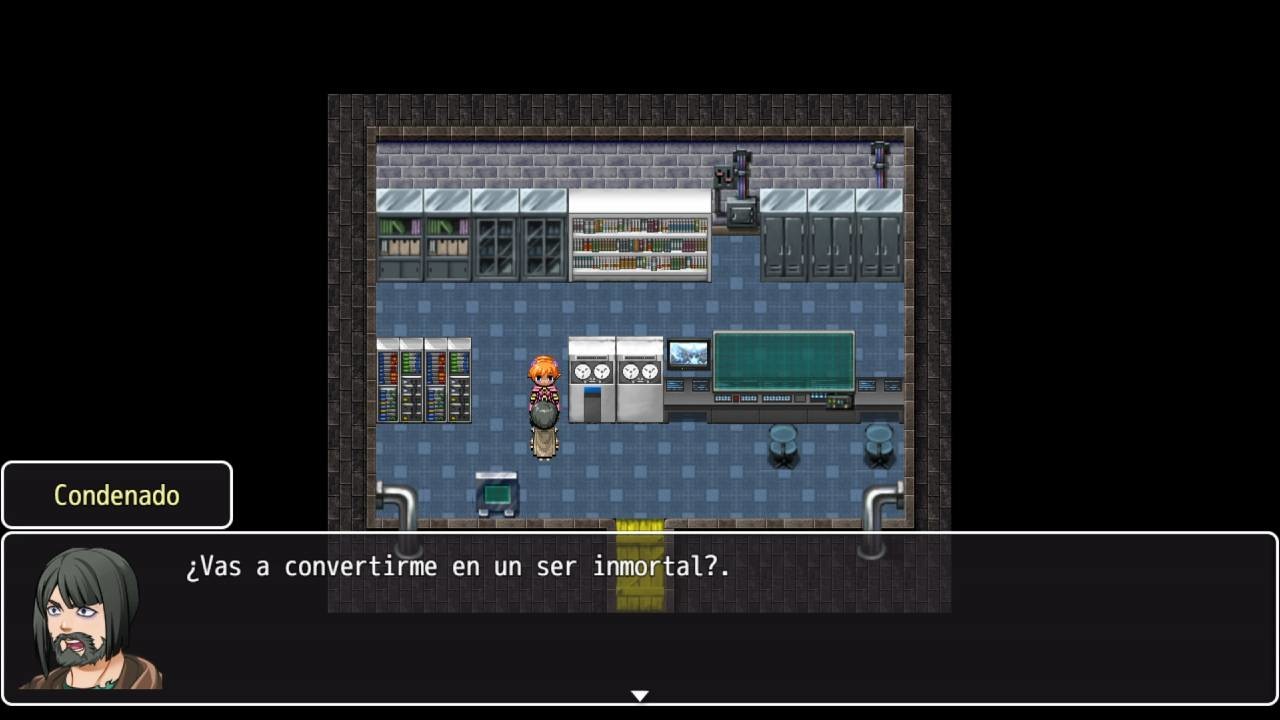Click the continue arrow below the dialogue
1280x720 pixels.
pos(639,694)
